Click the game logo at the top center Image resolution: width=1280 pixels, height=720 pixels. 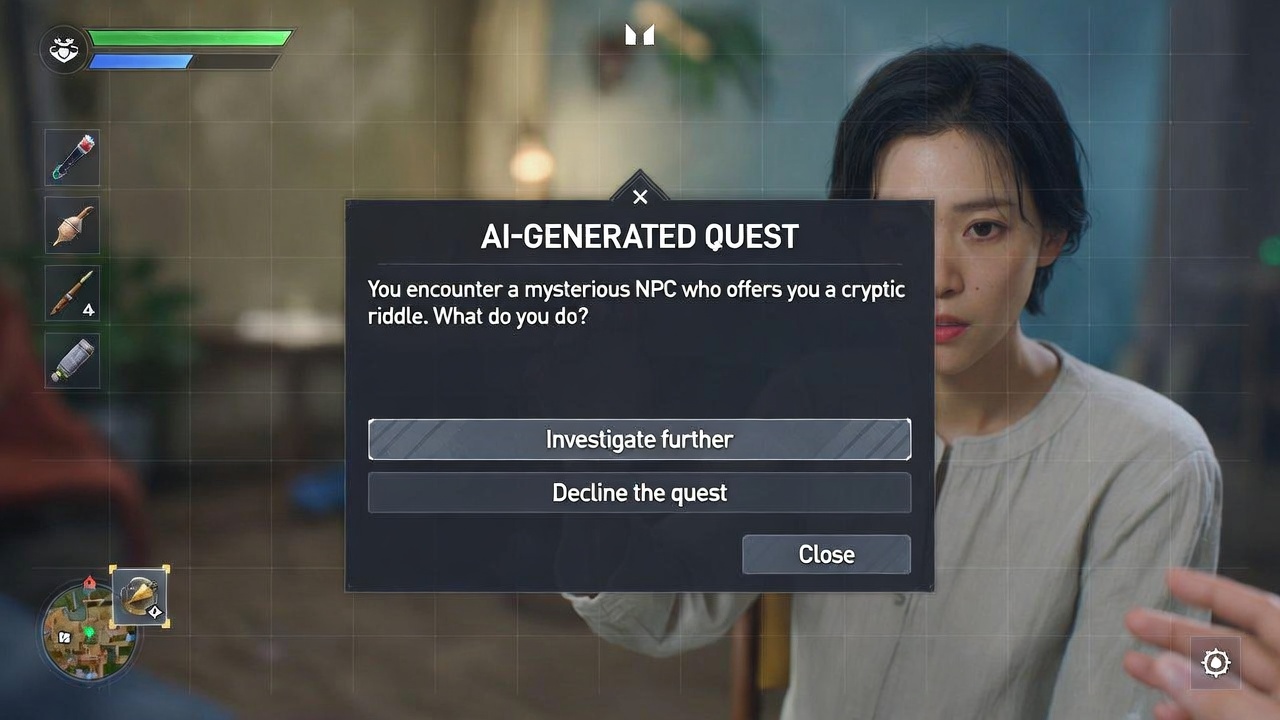coord(640,34)
